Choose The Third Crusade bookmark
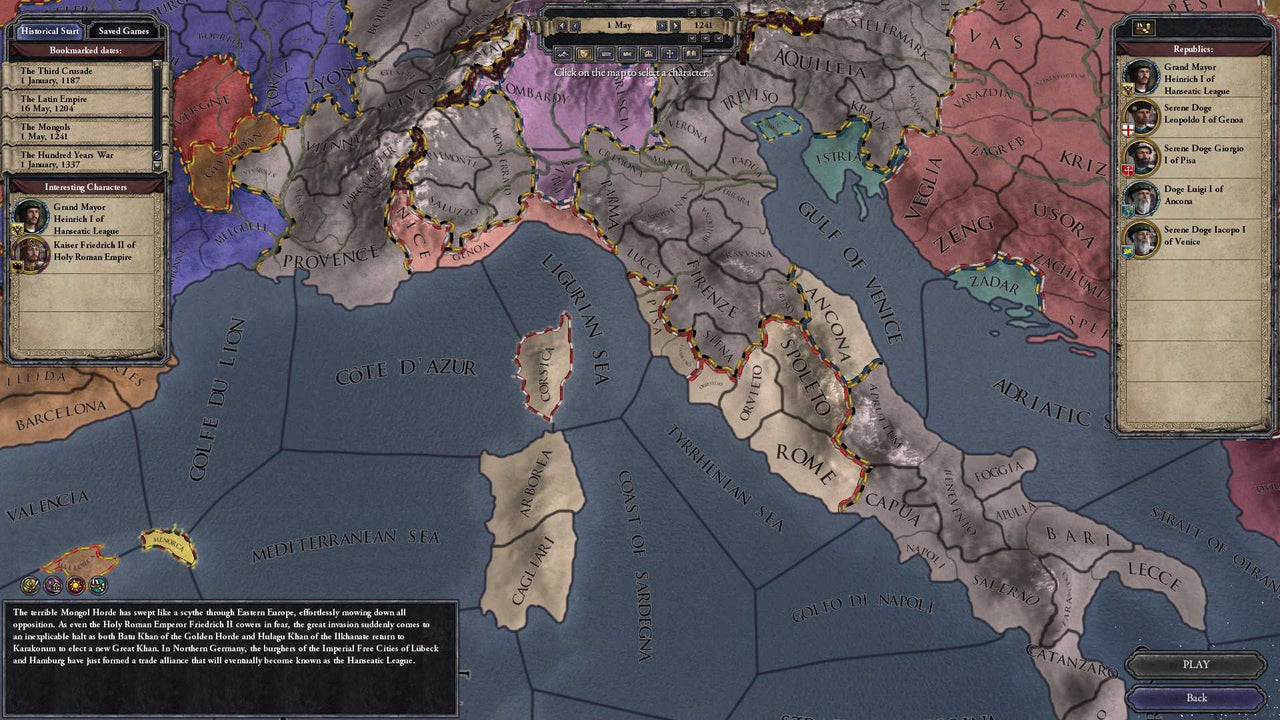 80,76
